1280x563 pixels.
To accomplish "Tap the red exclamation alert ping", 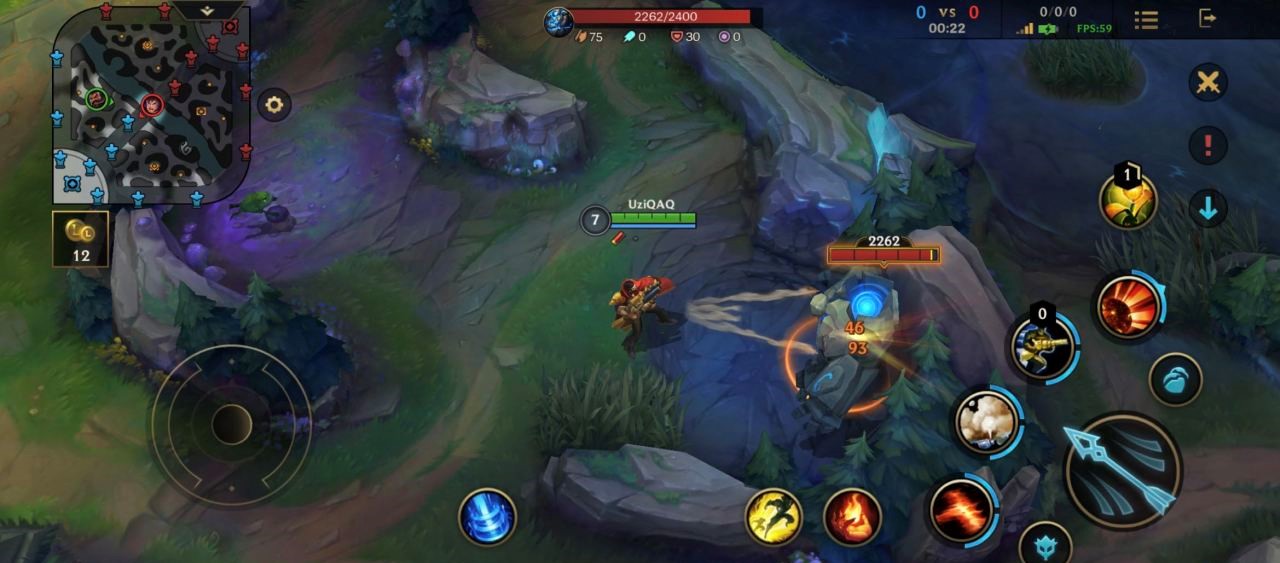I will pyautogui.click(x=1208, y=145).
